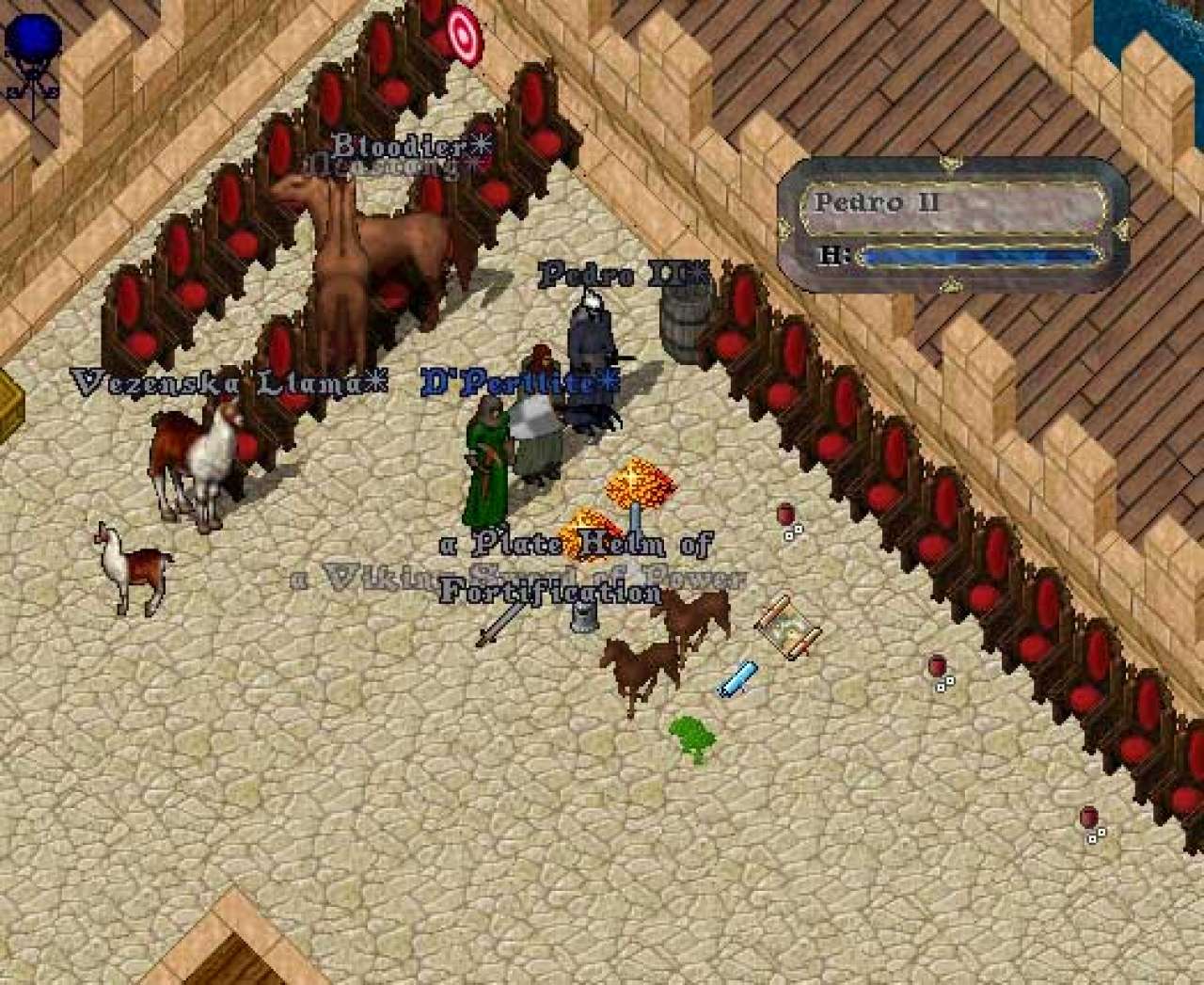Image resolution: width=1204 pixels, height=985 pixels.
Task: Select the Plate Helm of Fortification label
Action: coord(574,567)
